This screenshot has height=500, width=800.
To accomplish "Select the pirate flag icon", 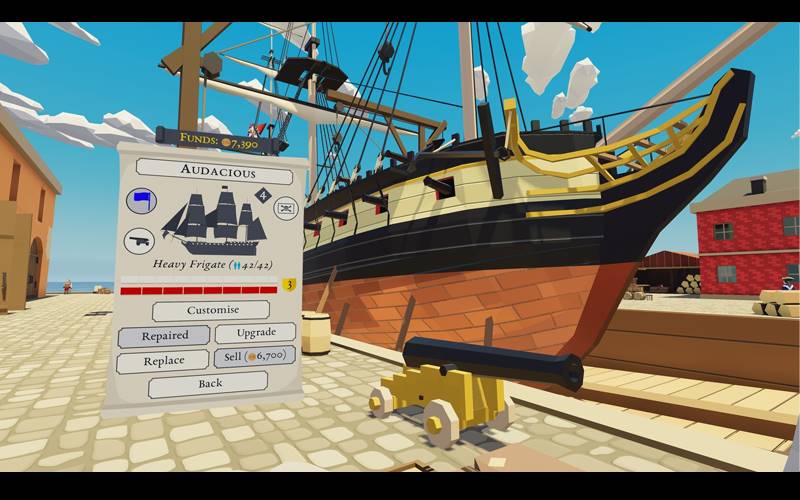I will pyautogui.click(x=285, y=209).
